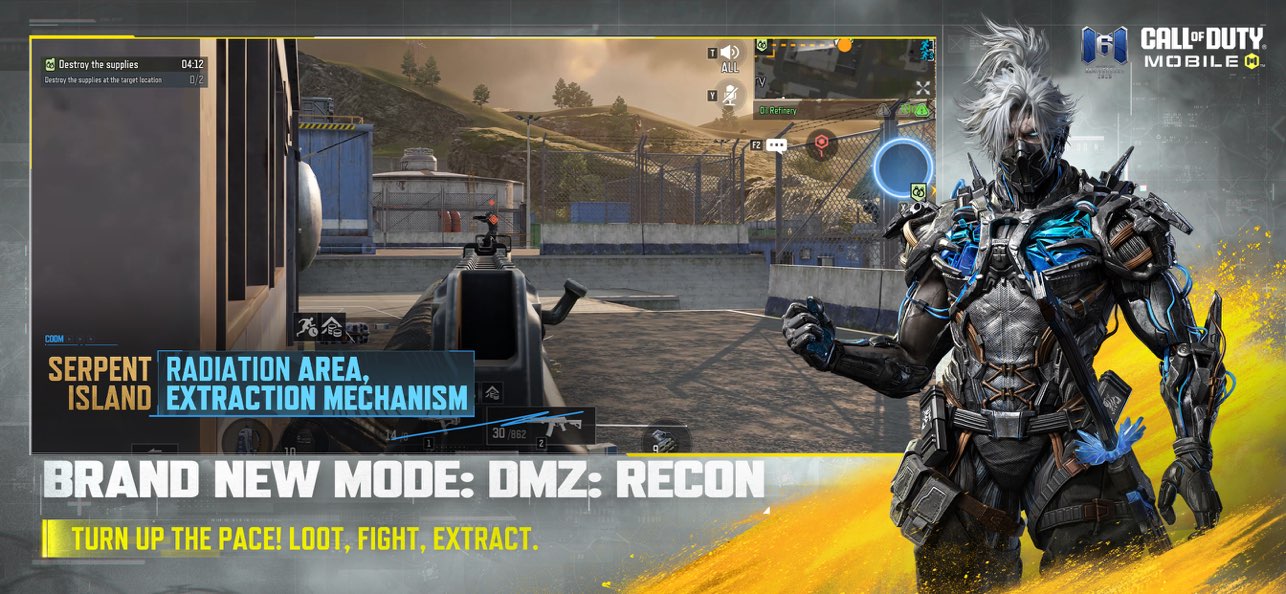Screen dimensions: 1286x594
Task: Expand the minimap with the arrows icon
Action: click(922, 88)
